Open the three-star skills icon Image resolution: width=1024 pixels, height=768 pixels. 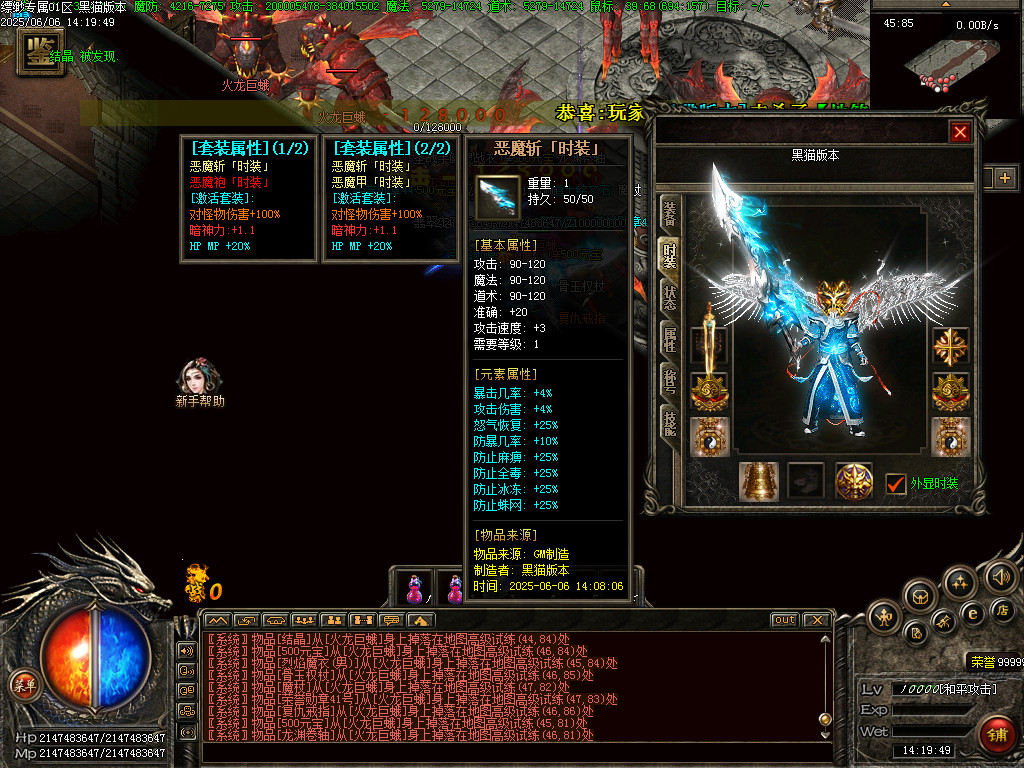[x=960, y=582]
